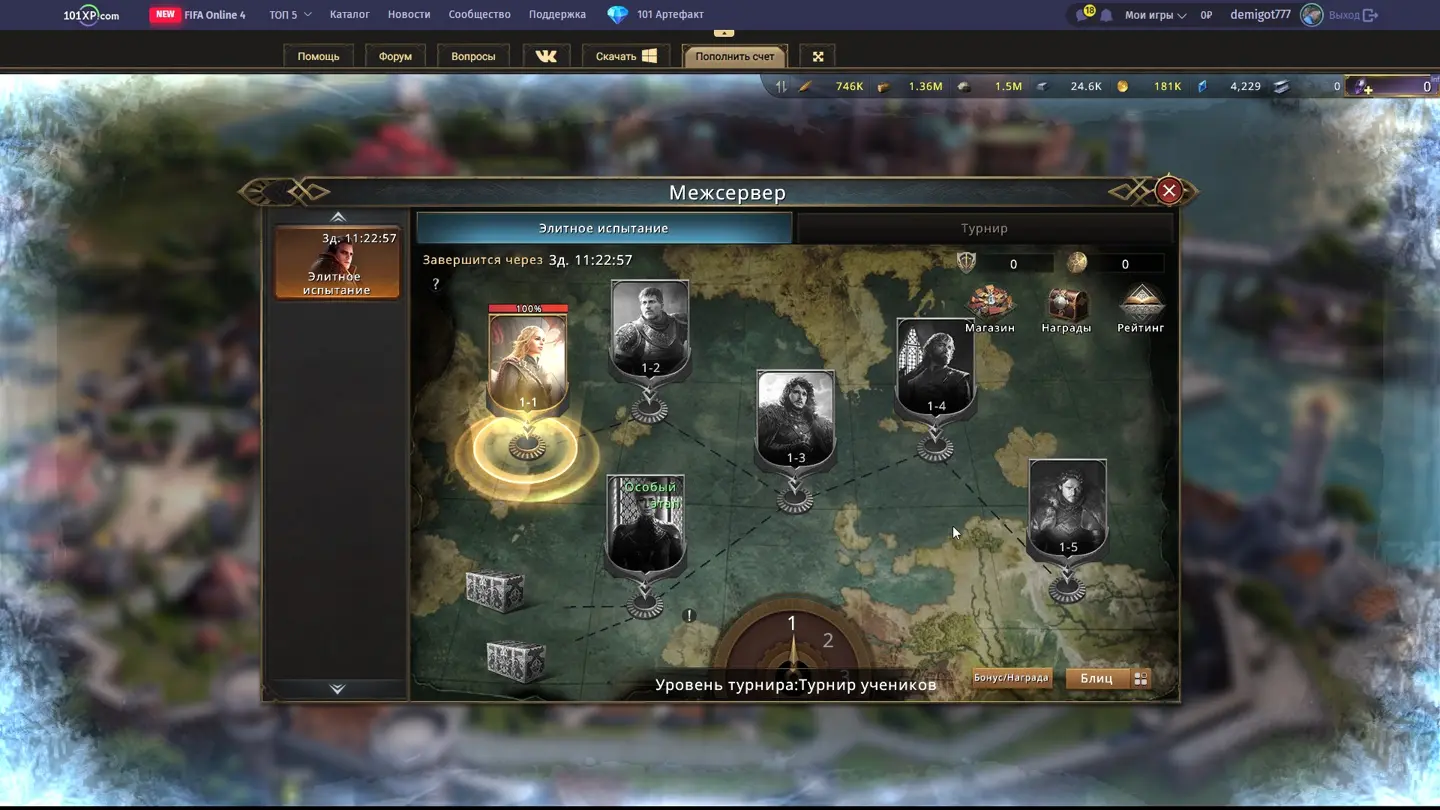
Task: Close the Межсервер window
Action: 1168,191
